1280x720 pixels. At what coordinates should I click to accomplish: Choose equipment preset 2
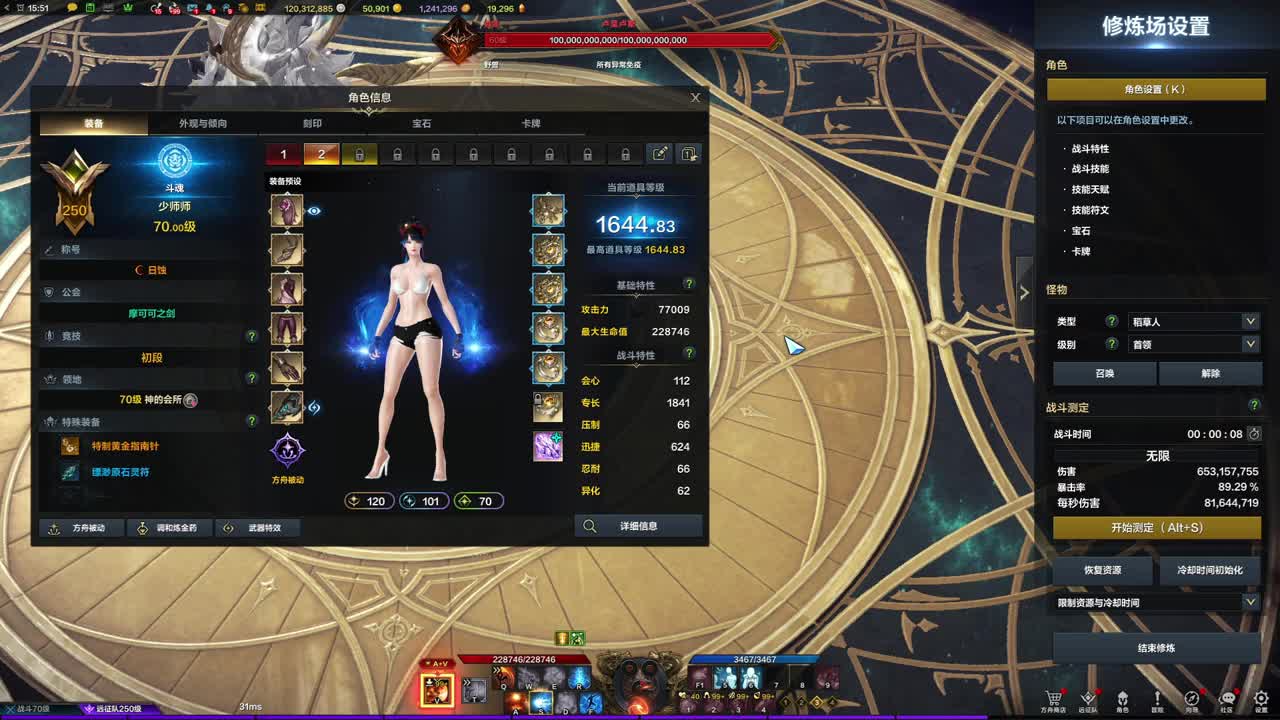321,154
